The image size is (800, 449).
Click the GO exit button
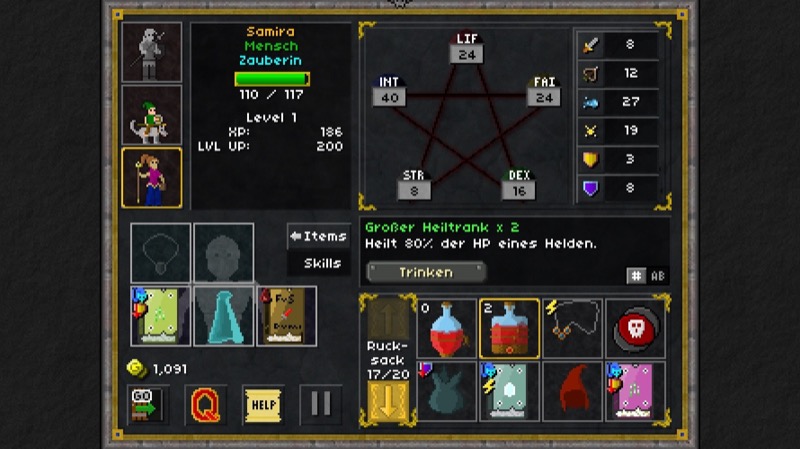tap(147, 404)
